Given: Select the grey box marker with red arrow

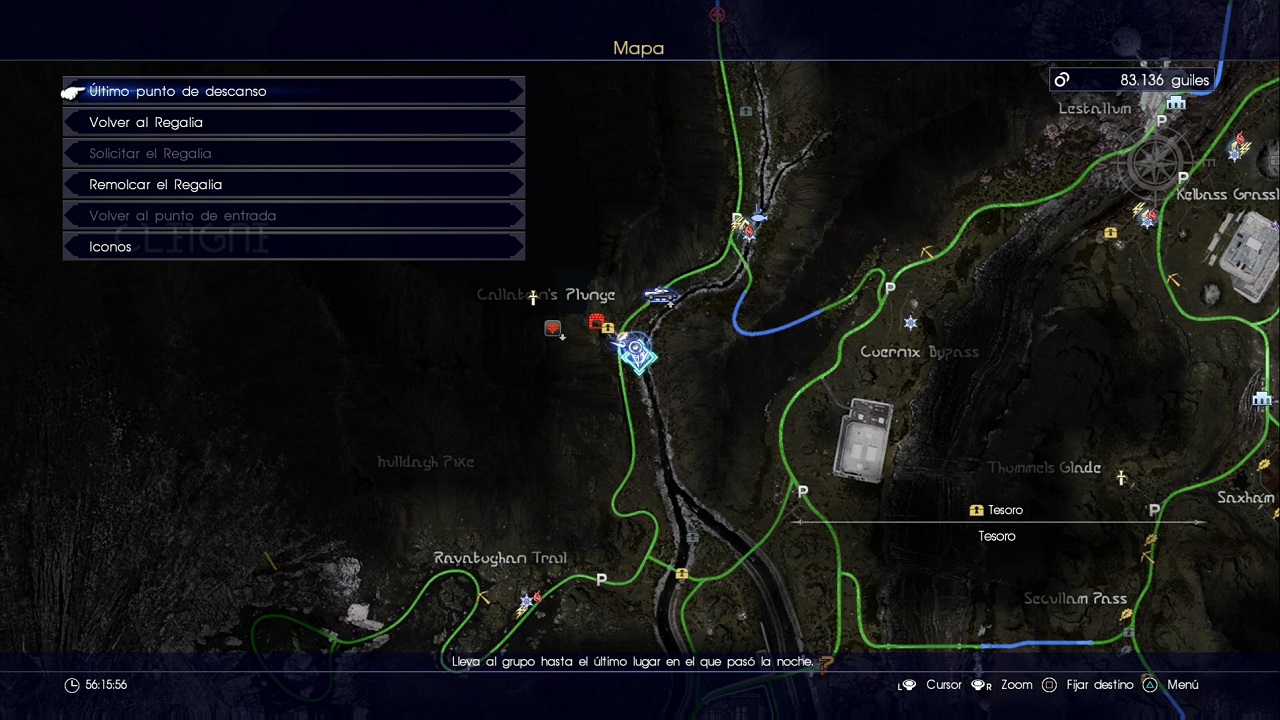Looking at the screenshot, I should coord(553,329).
